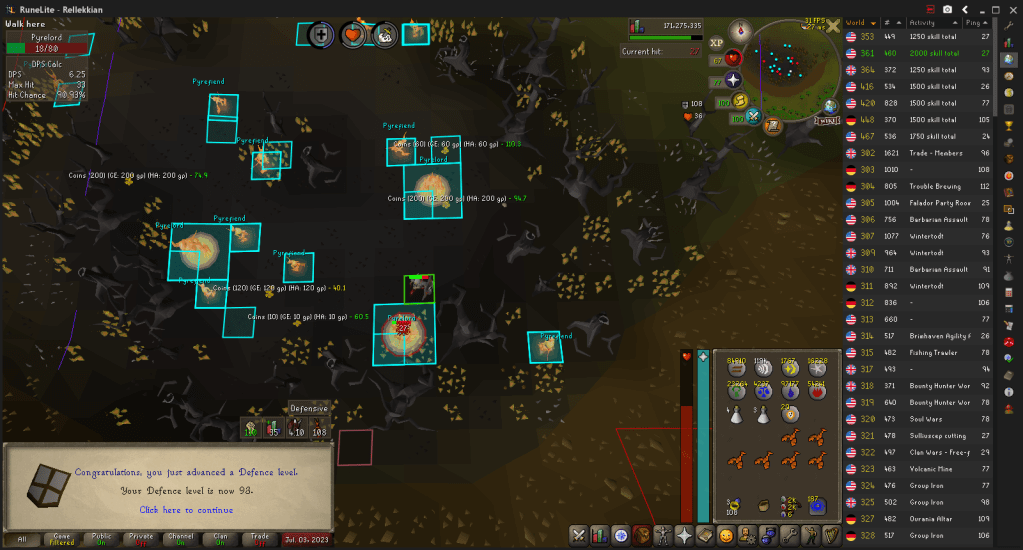Select the Public chat tab
This screenshot has height=550, width=1023.
101,538
